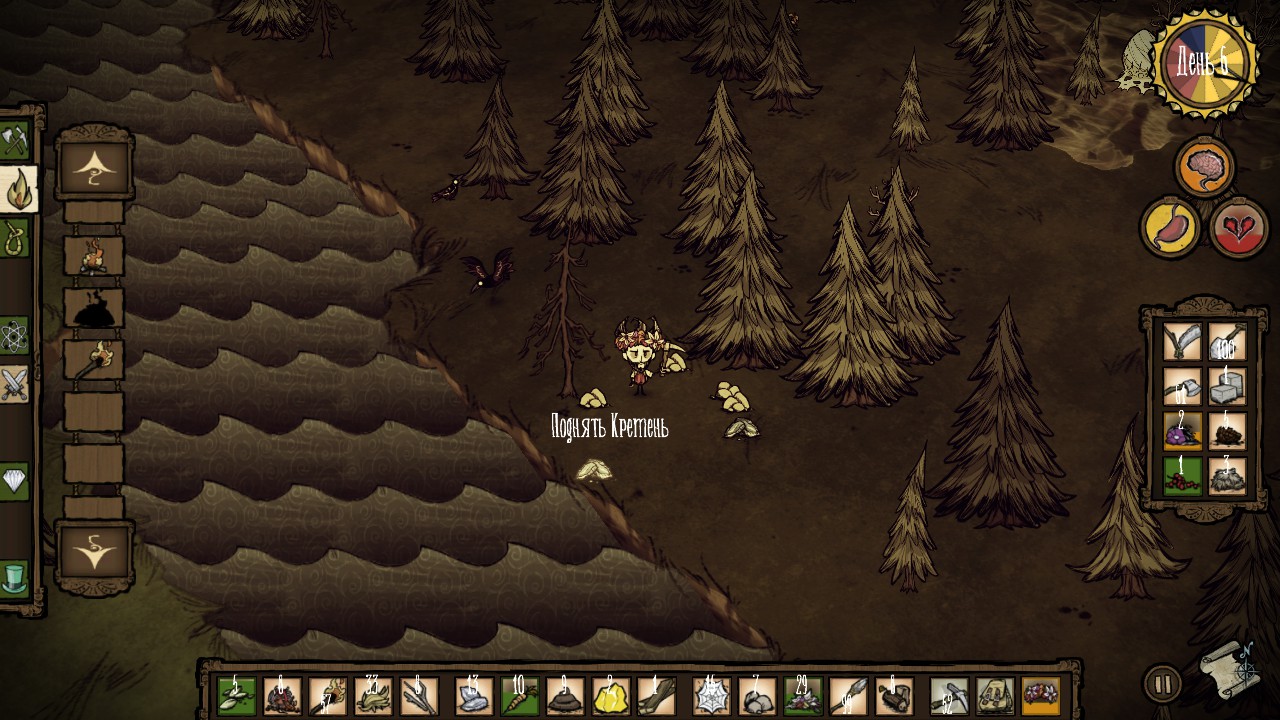Select the equipped pickaxe slot

click(948, 696)
